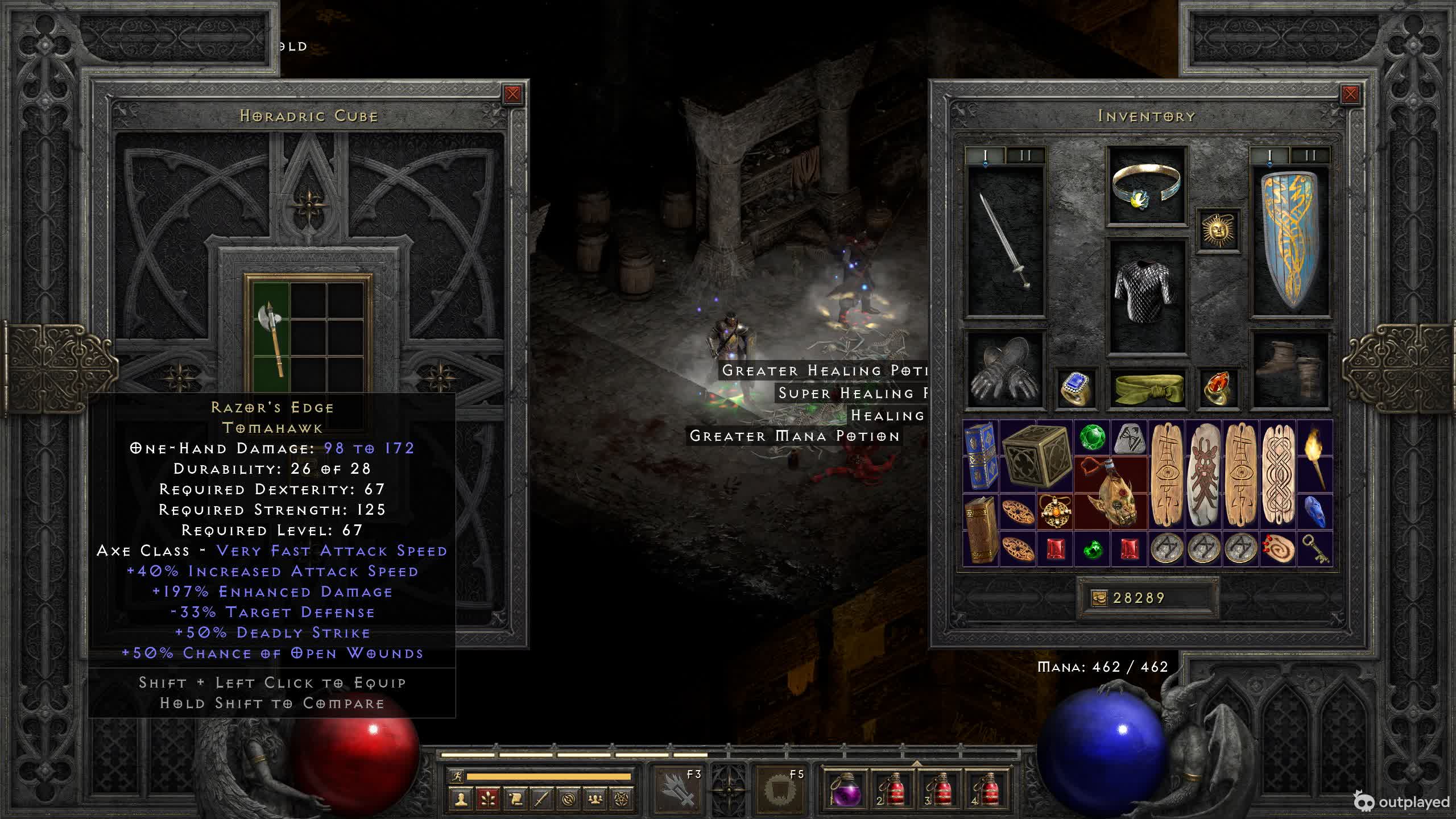This screenshot has height=819, width=1456.
Task: Open the character screen mini-menu button
Action: point(461,800)
